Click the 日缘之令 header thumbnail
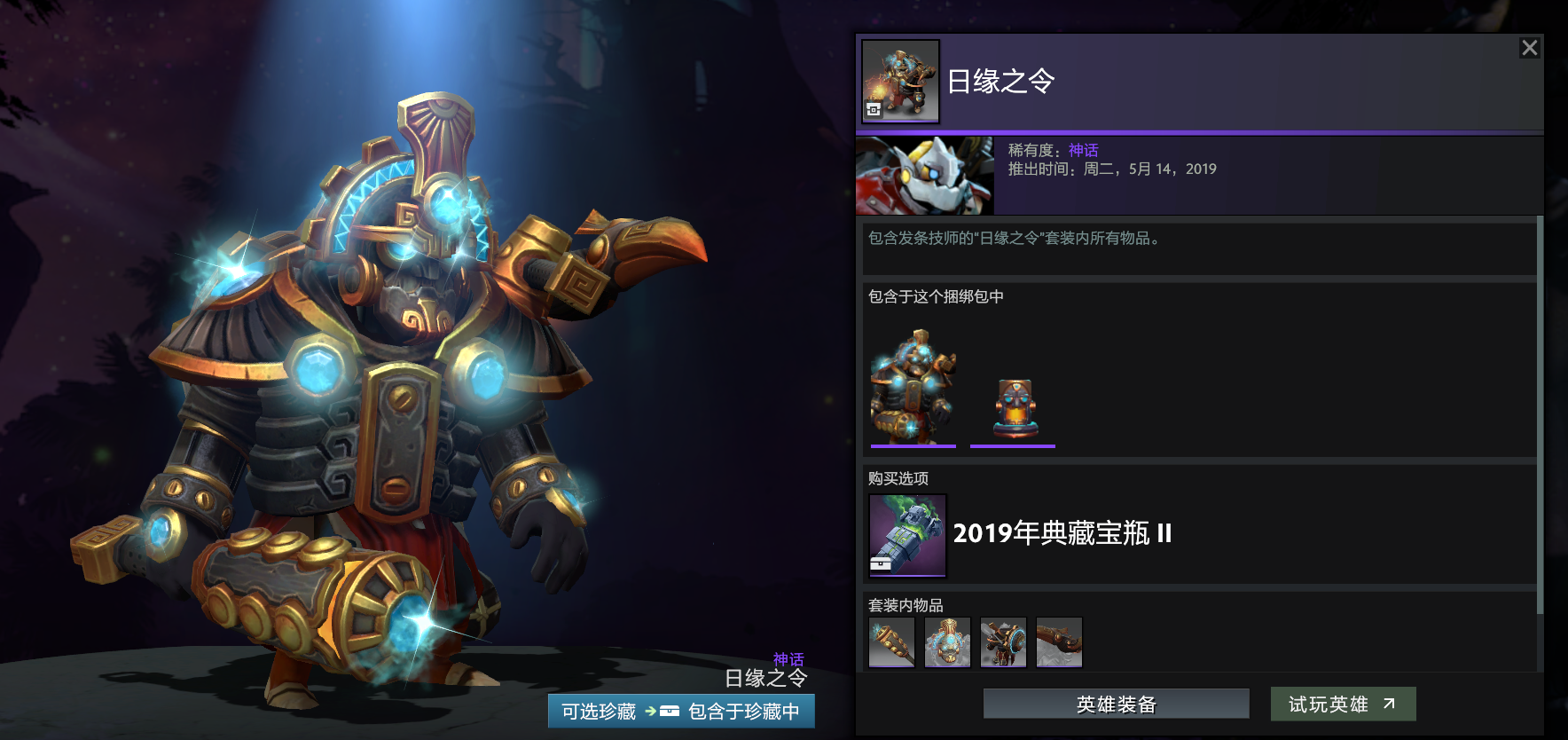The width and height of the screenshot is (1568, 740). 901,78
